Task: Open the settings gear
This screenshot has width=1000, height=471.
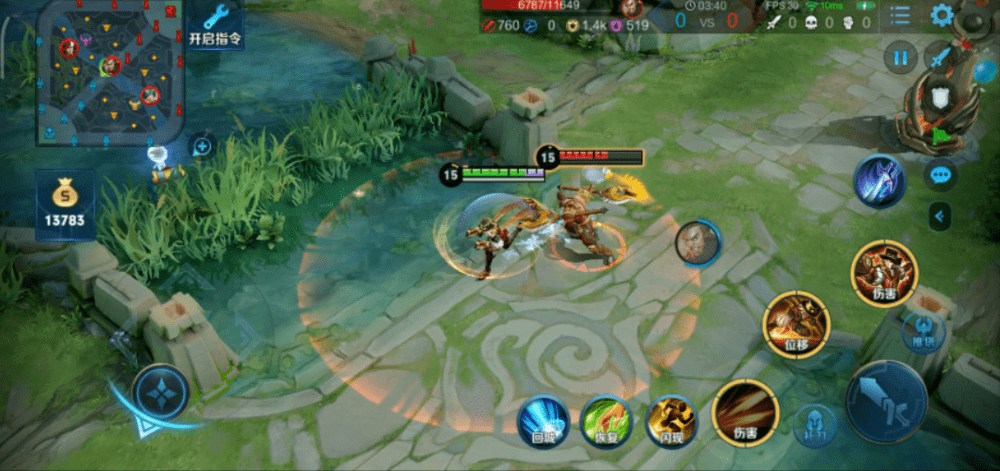Action: [x=941, y=15]
